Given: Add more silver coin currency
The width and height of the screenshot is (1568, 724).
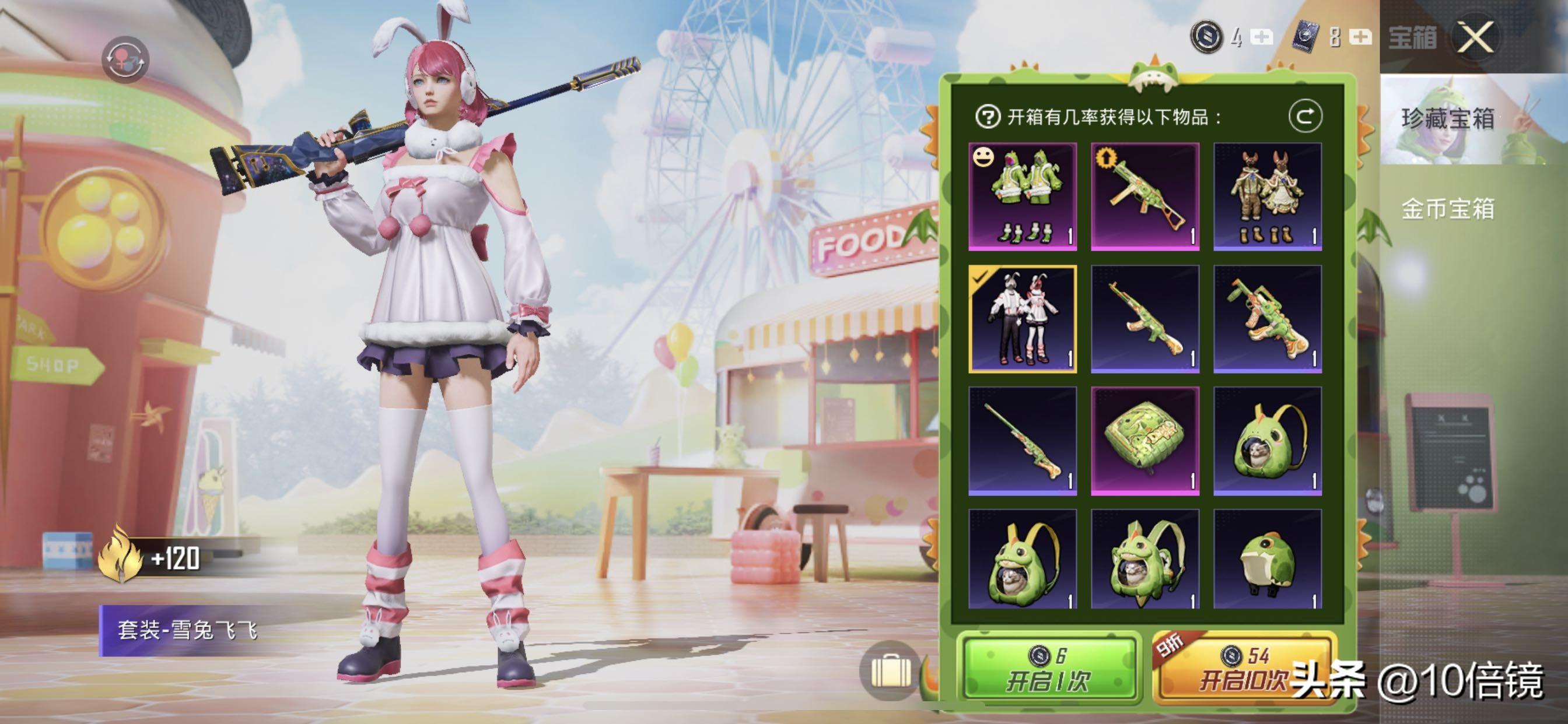Looking at the screenshot, I should pyautogui.click(x=1261, y=38).
